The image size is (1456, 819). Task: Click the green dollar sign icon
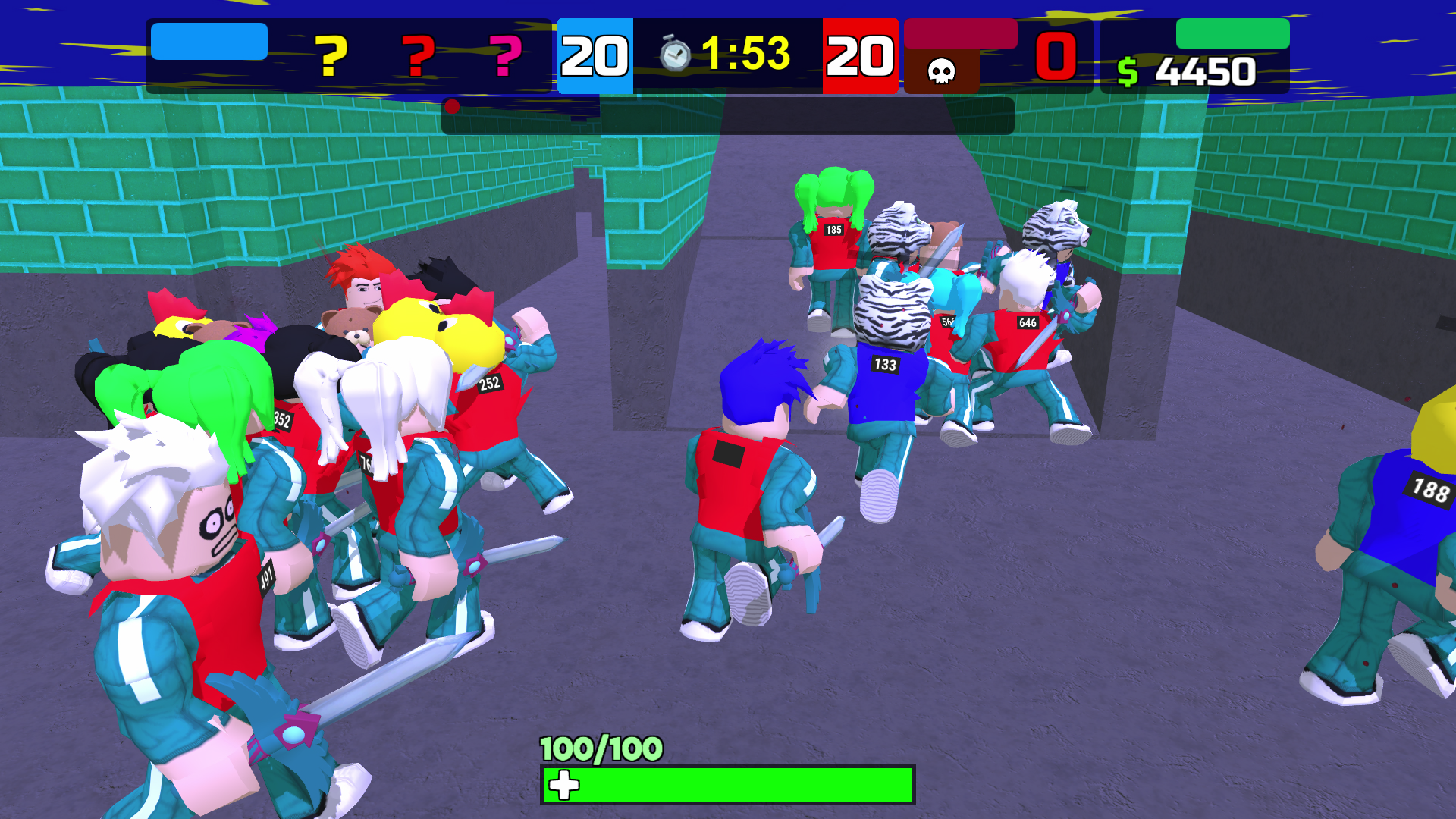click(x=1128, y=71)
